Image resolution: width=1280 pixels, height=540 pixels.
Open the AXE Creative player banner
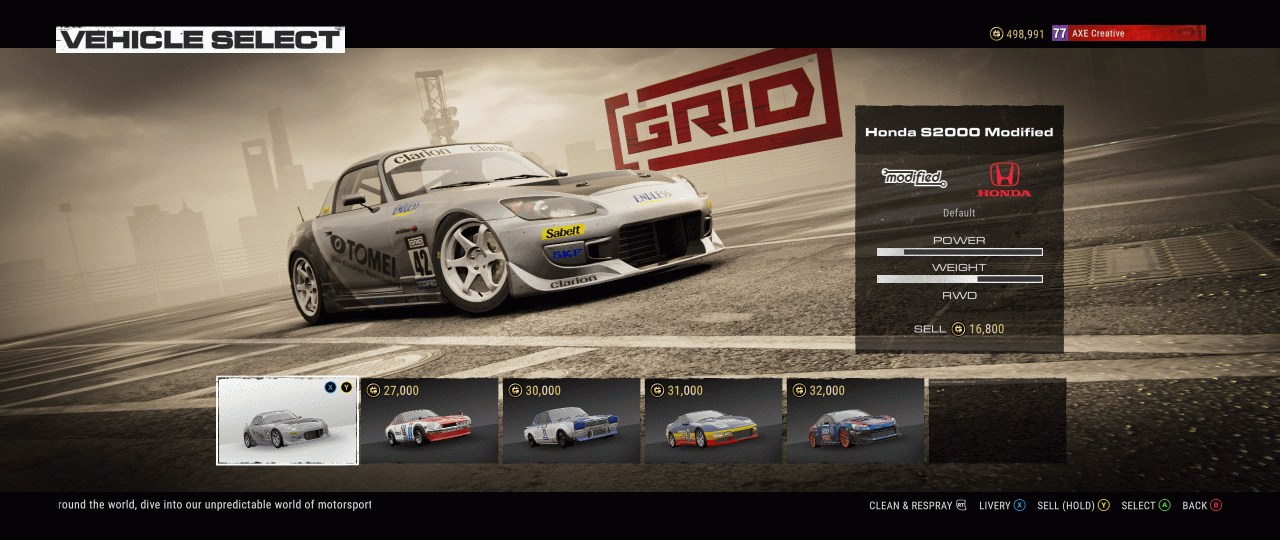pyautogui.click(x=1128, y=34)
